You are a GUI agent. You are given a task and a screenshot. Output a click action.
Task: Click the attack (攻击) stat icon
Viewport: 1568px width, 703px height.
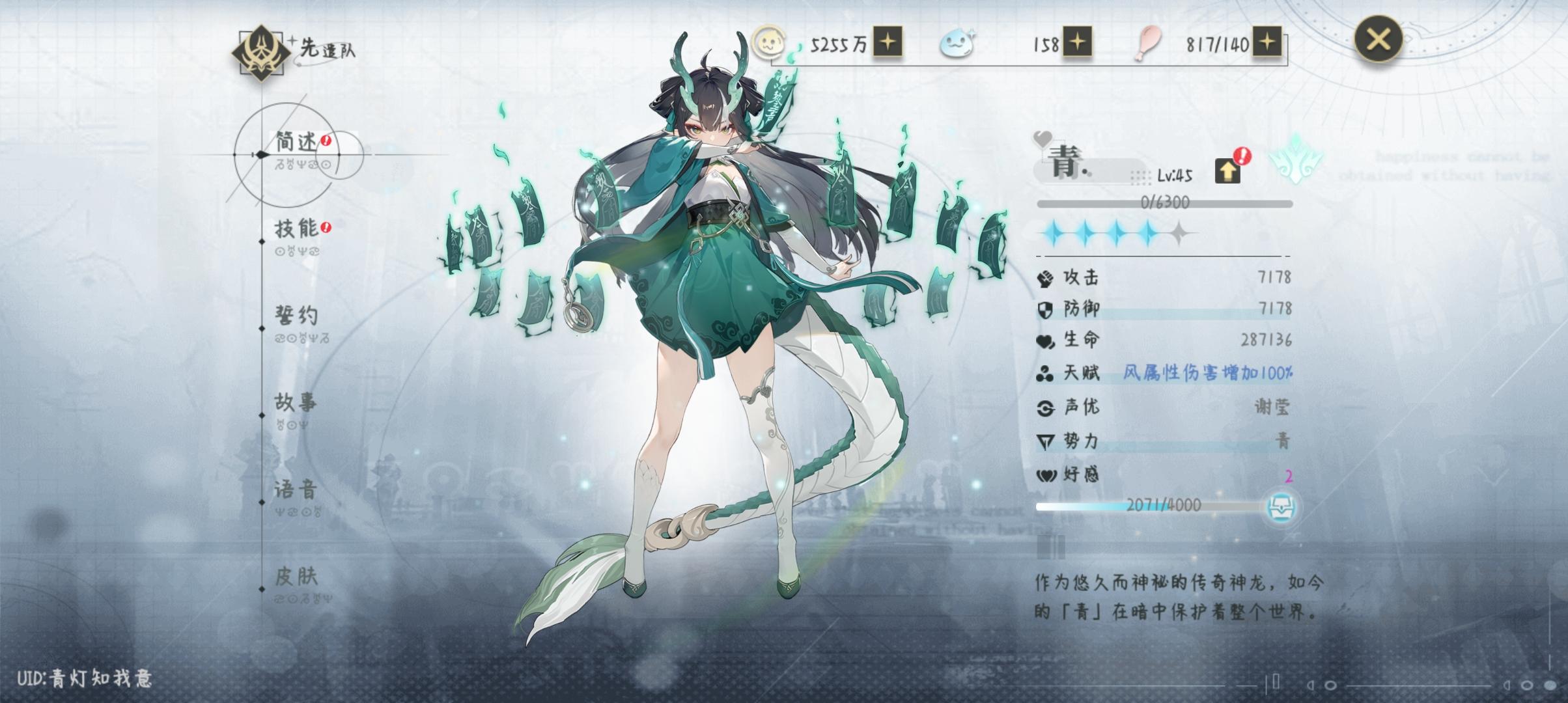[1045, 277]
